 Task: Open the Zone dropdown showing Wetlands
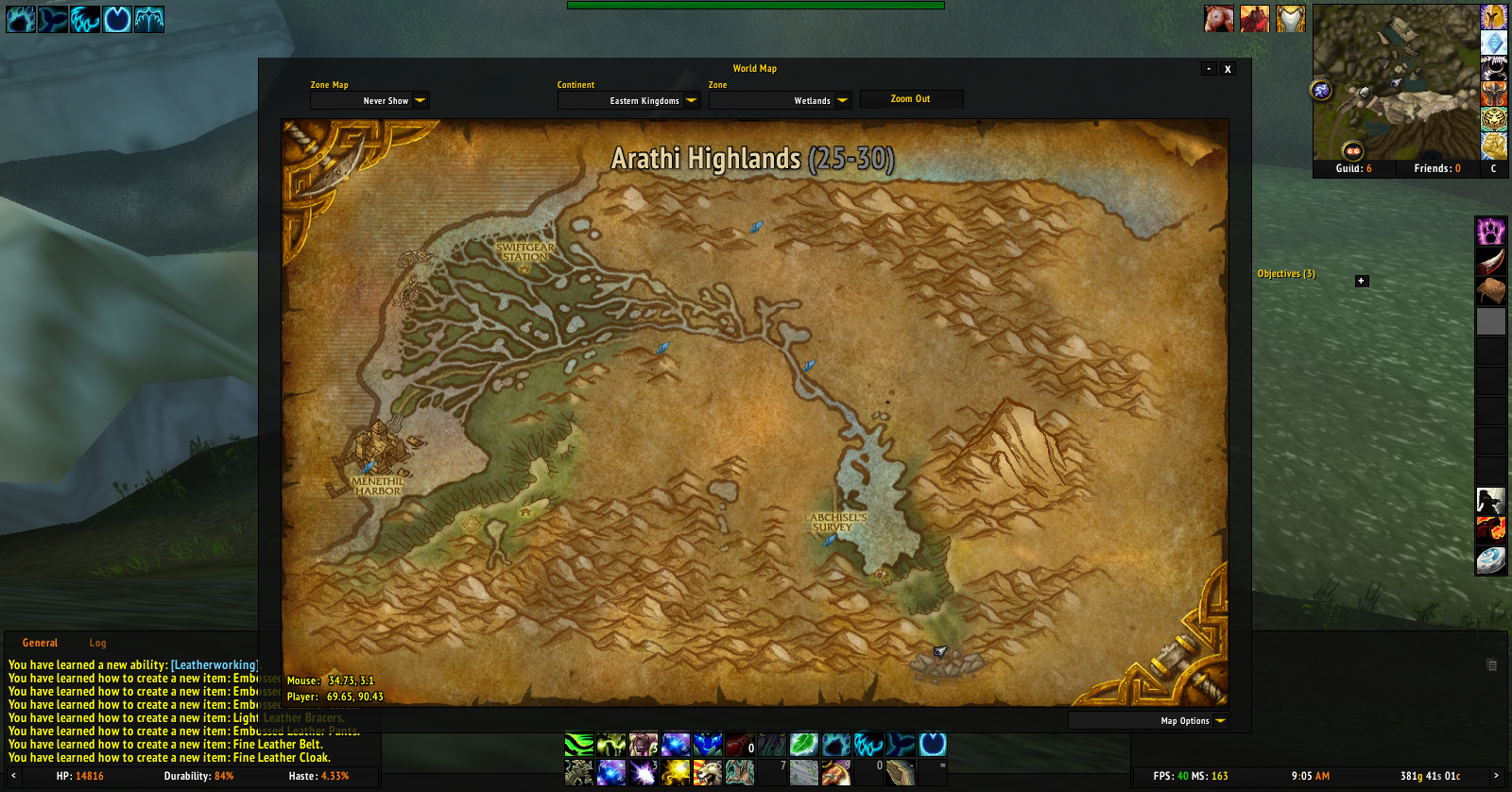click(x=842, y=101)
